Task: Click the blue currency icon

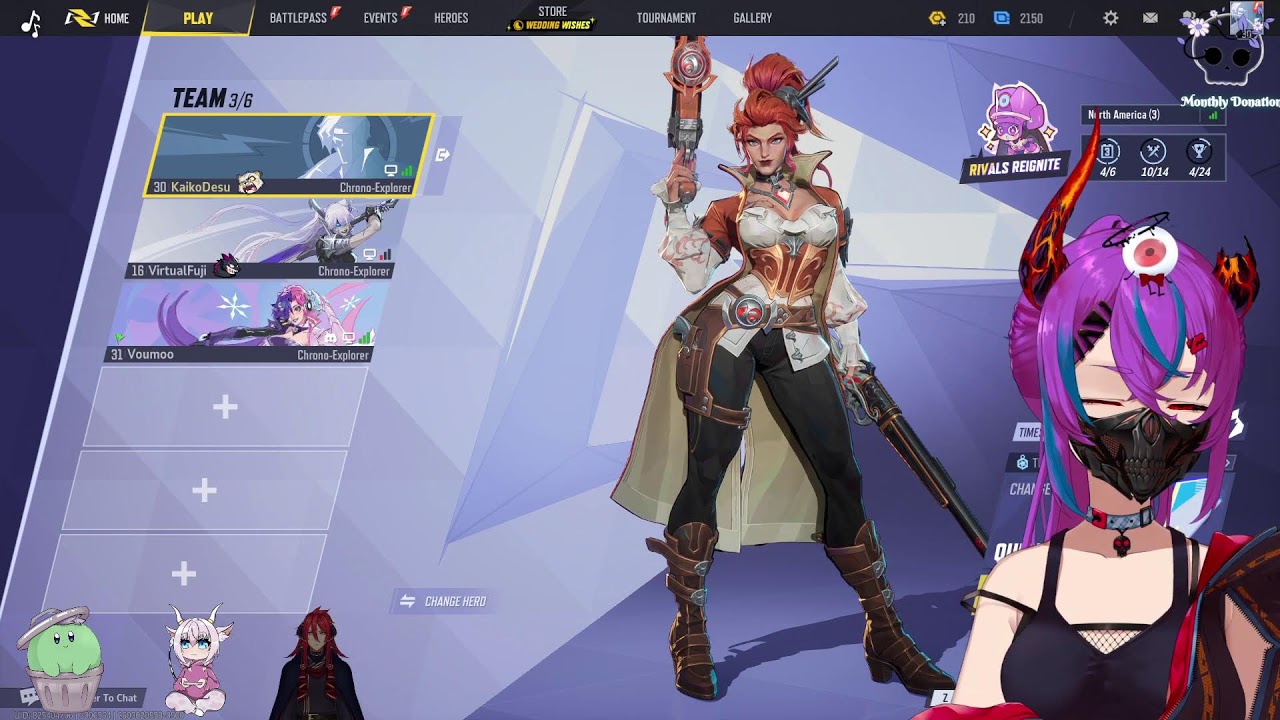Action: [1002, 18]
